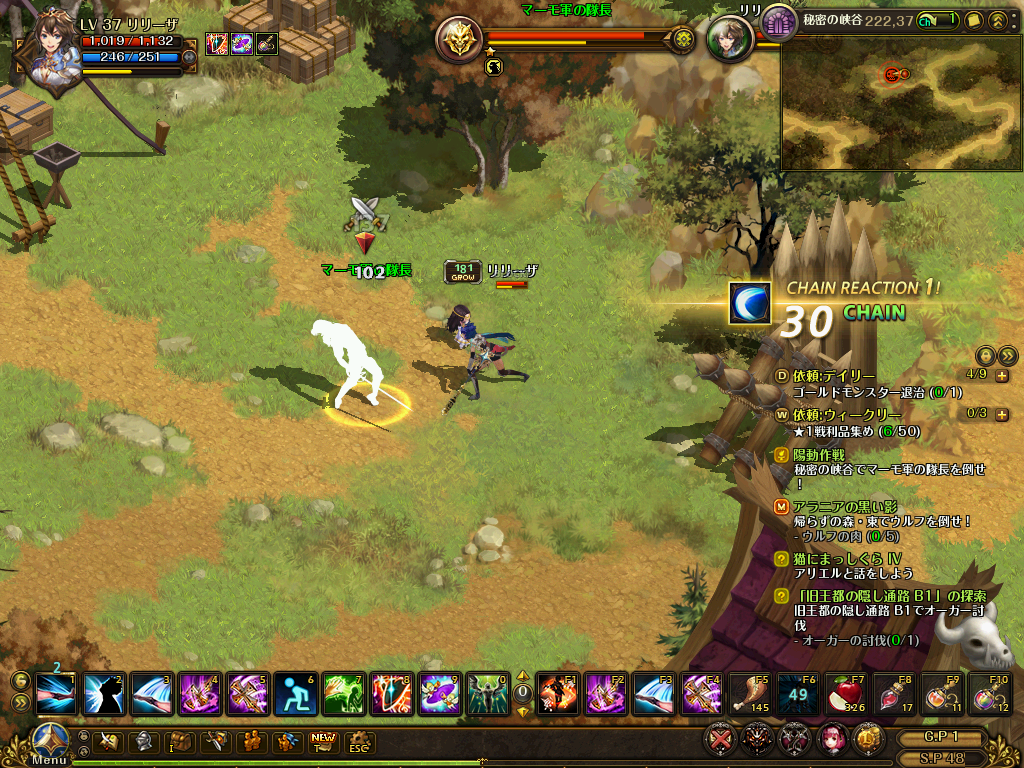Open the main Menu button
The height and width of the screenshot is (768, 1024).
tap(48, 744)
